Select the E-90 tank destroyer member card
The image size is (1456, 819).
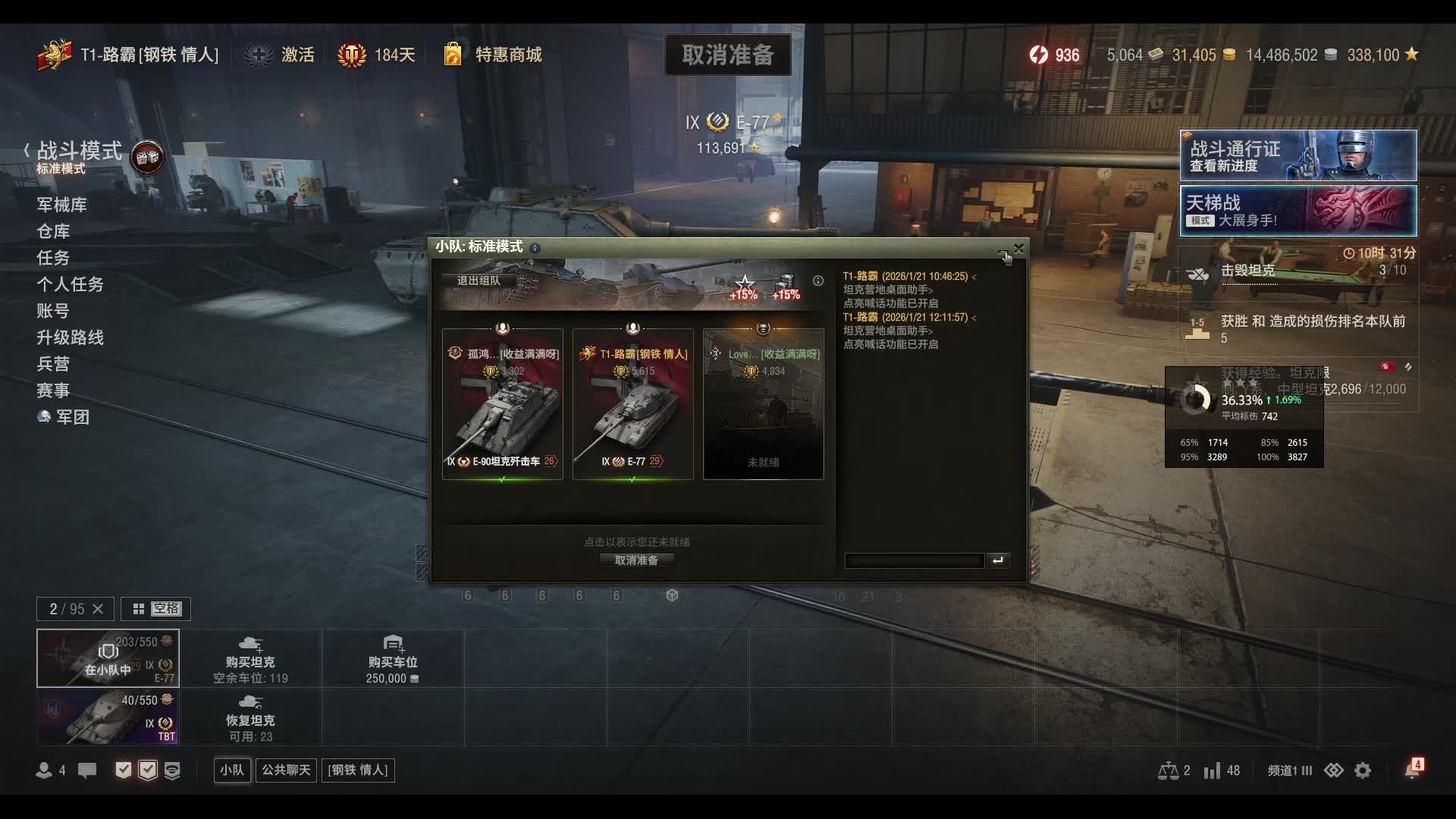click(503, 404)
